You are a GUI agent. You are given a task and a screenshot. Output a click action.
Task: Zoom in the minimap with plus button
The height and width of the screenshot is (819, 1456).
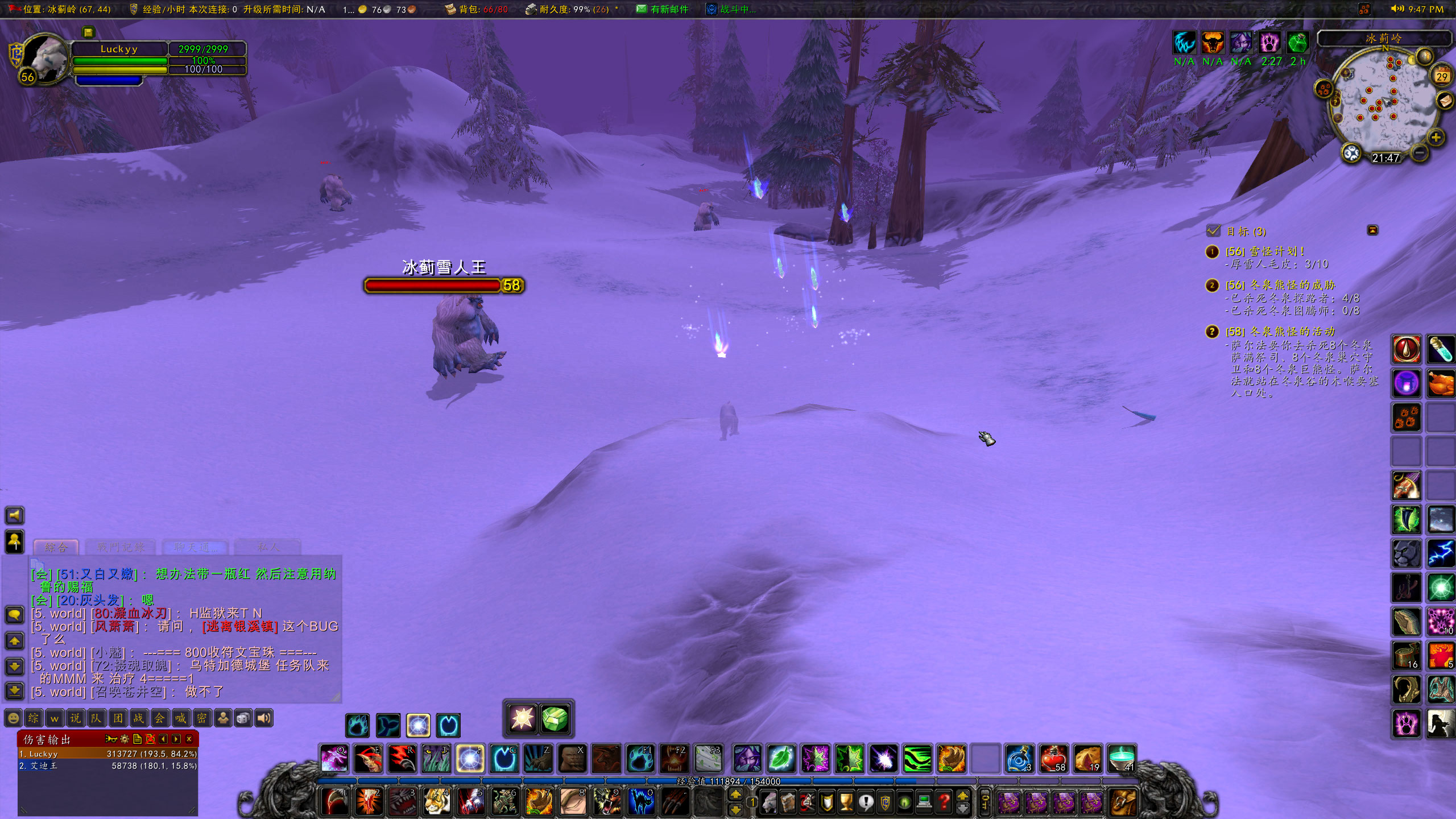(x=1436, y=138)
